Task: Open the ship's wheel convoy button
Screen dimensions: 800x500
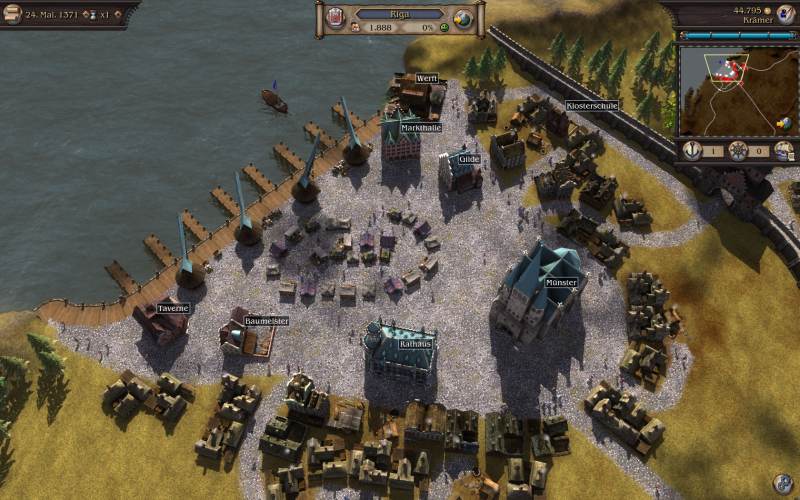Action: (x=737, y=150)
